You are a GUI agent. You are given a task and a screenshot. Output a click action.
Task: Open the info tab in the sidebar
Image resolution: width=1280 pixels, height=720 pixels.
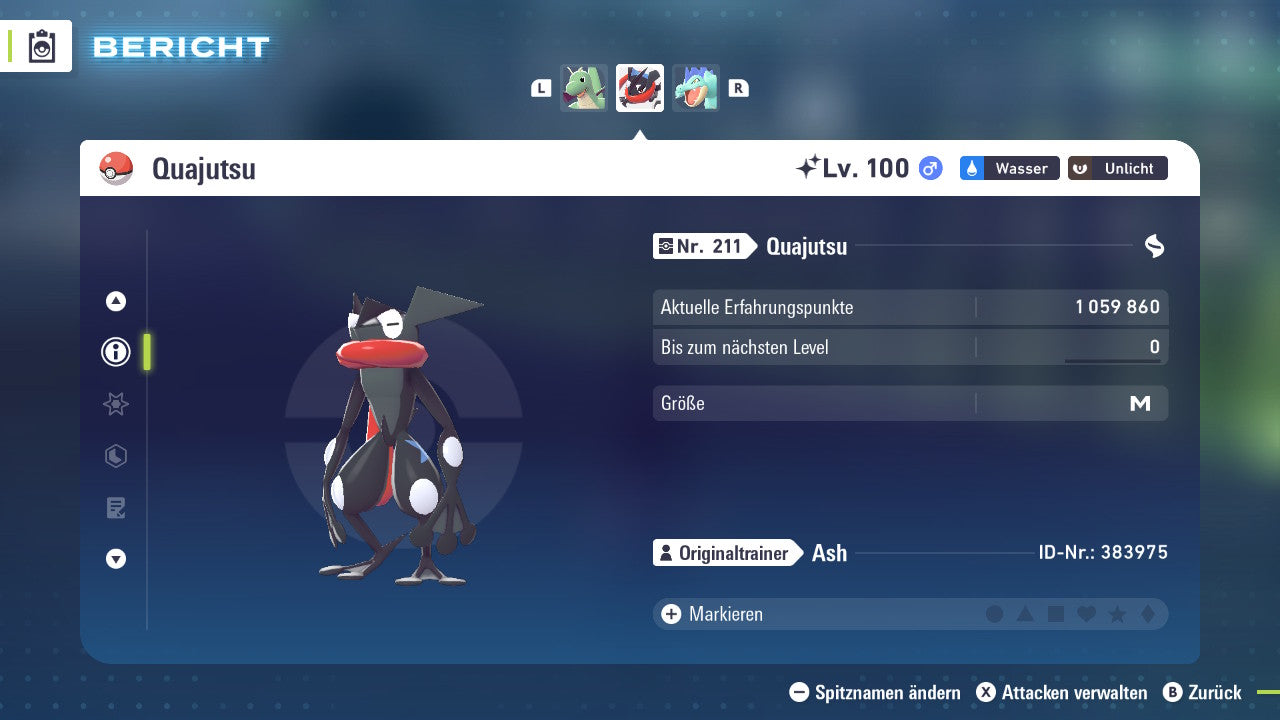click(115, 352)
